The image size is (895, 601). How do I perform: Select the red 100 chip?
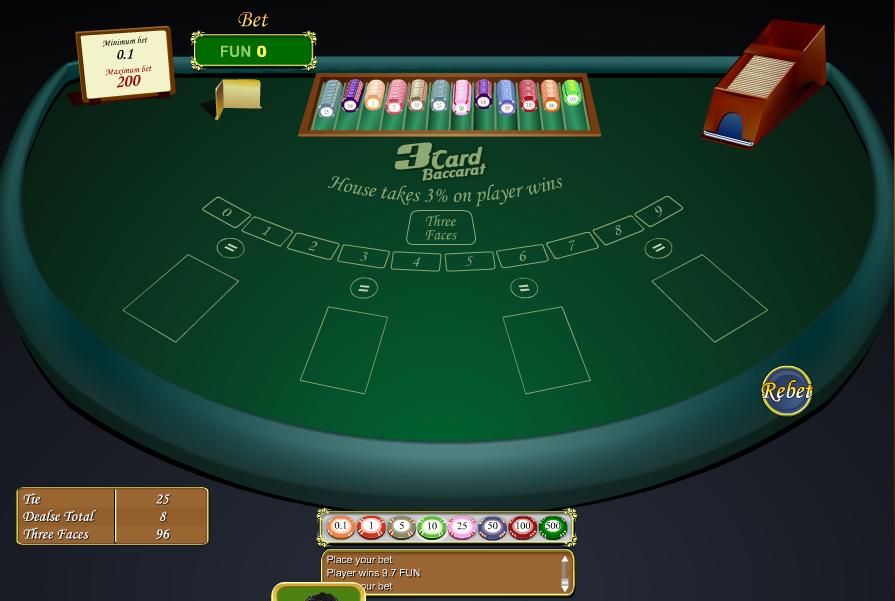[x=522, y=526]
